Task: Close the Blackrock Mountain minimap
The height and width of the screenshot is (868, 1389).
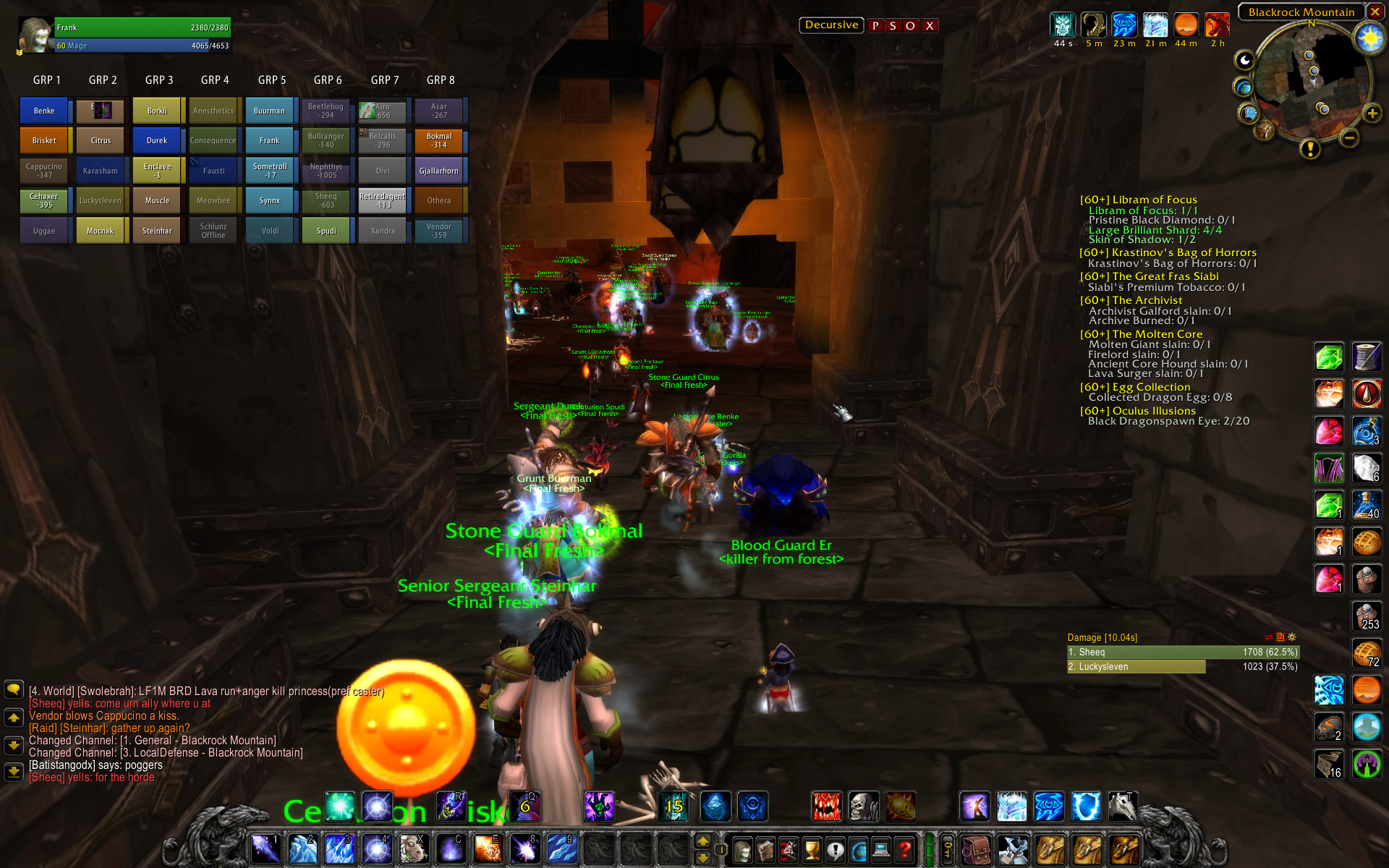Action: click(x=1375, y=12)
